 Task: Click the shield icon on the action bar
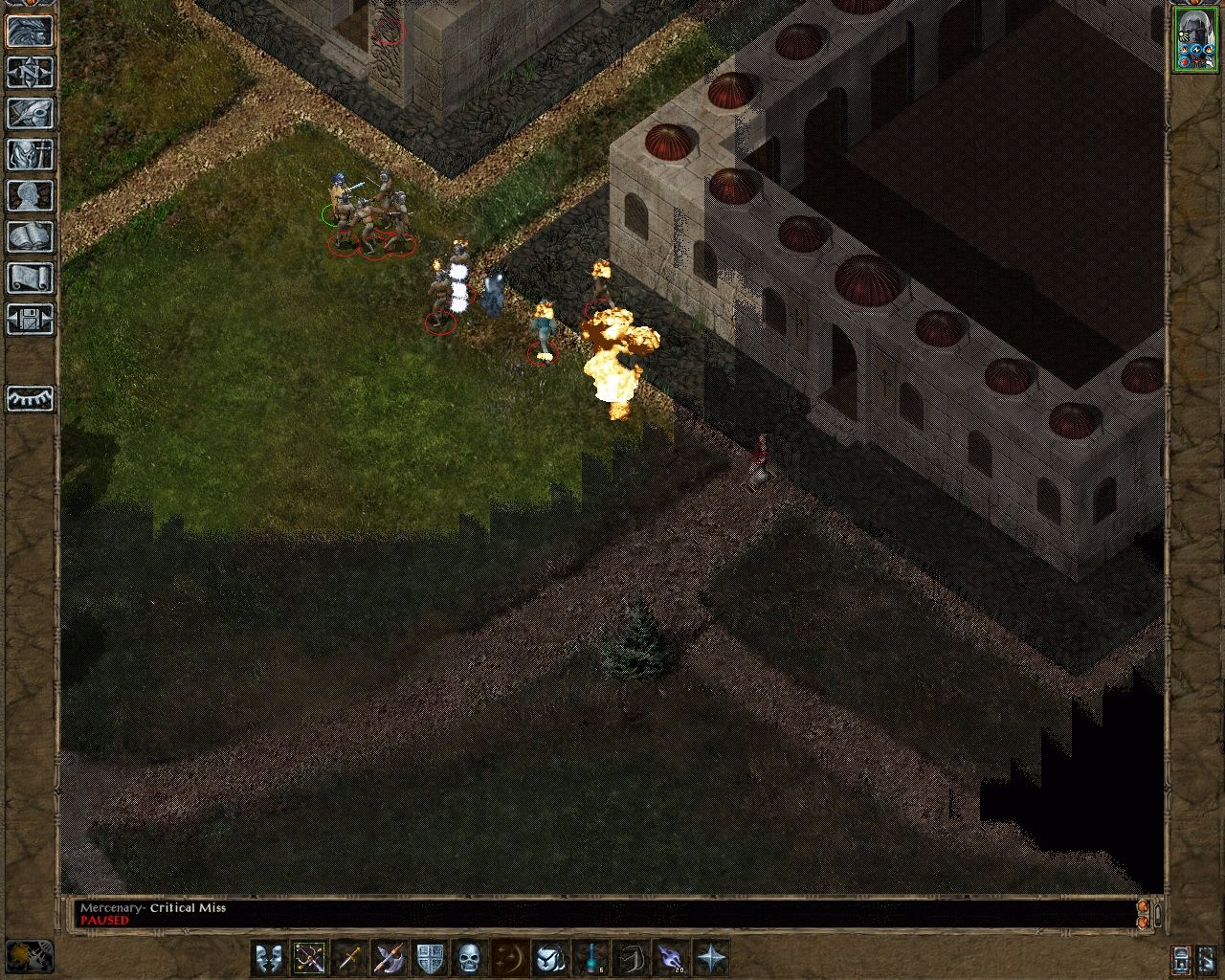click(429, 954)
